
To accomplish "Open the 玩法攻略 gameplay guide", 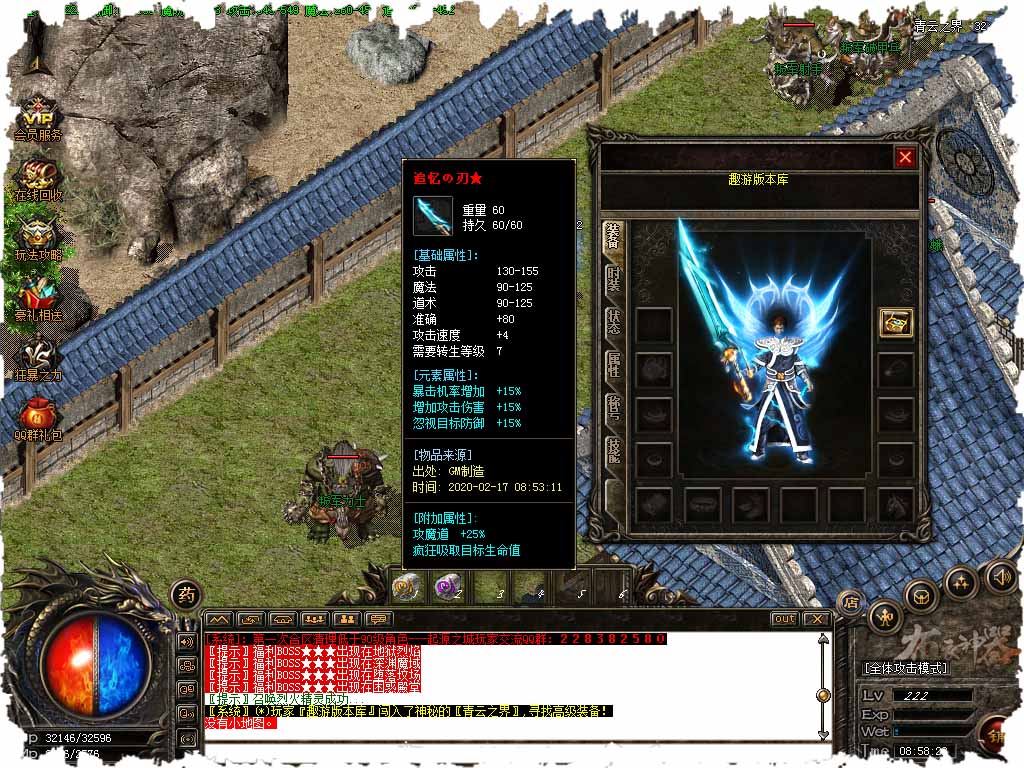I will [38, 238].
